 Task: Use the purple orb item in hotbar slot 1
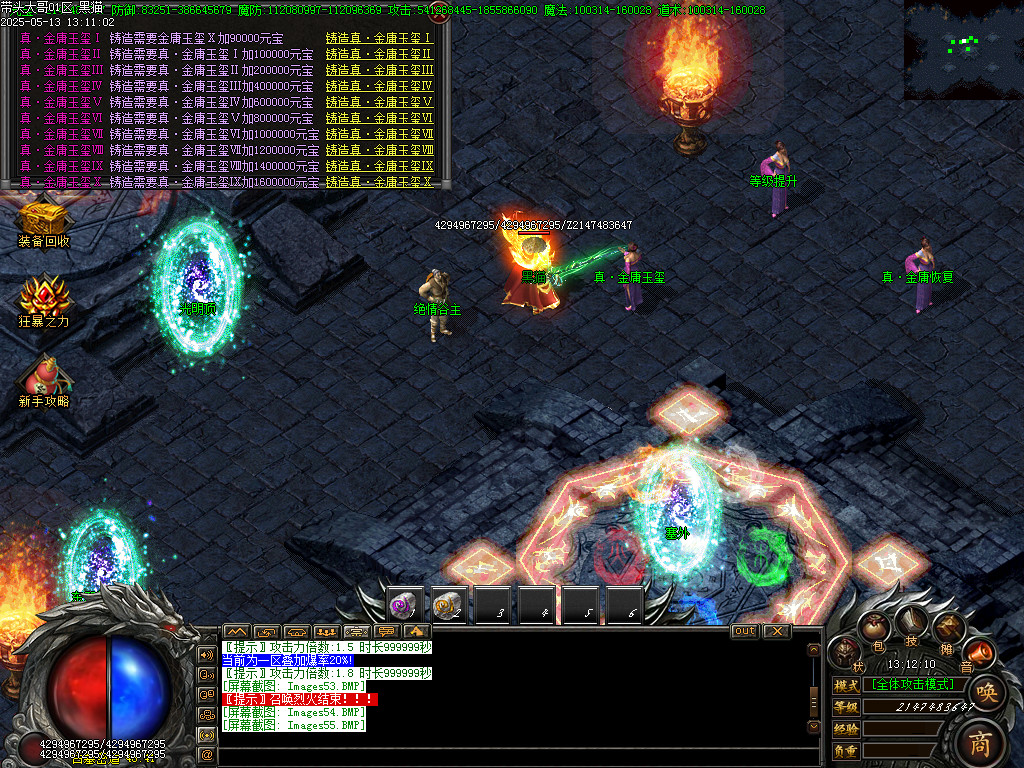tap(406, 605)
